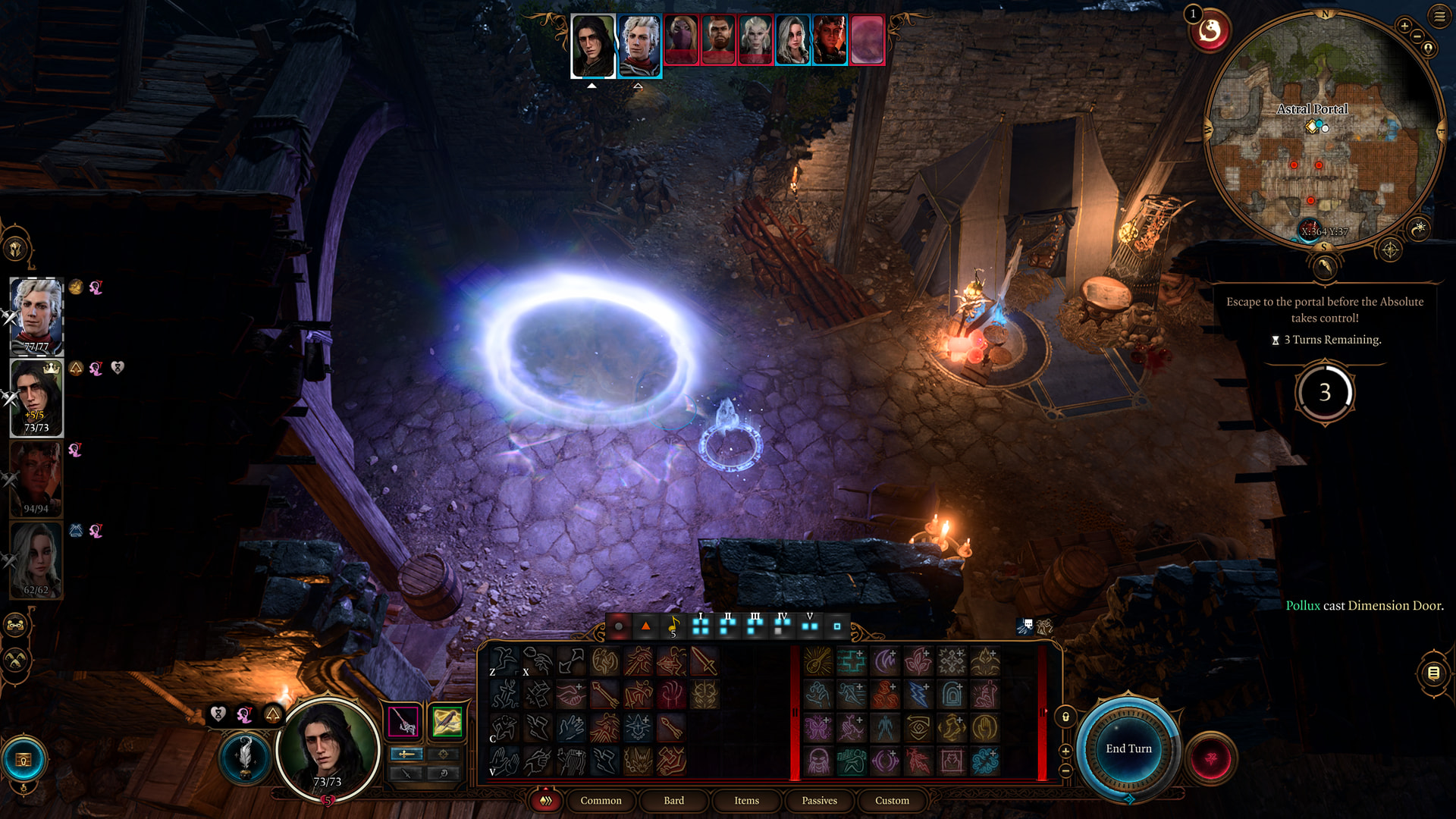
Task: Switch to the Bard hotbar tab
Action: pyautogui.click(x=673, y=801)
